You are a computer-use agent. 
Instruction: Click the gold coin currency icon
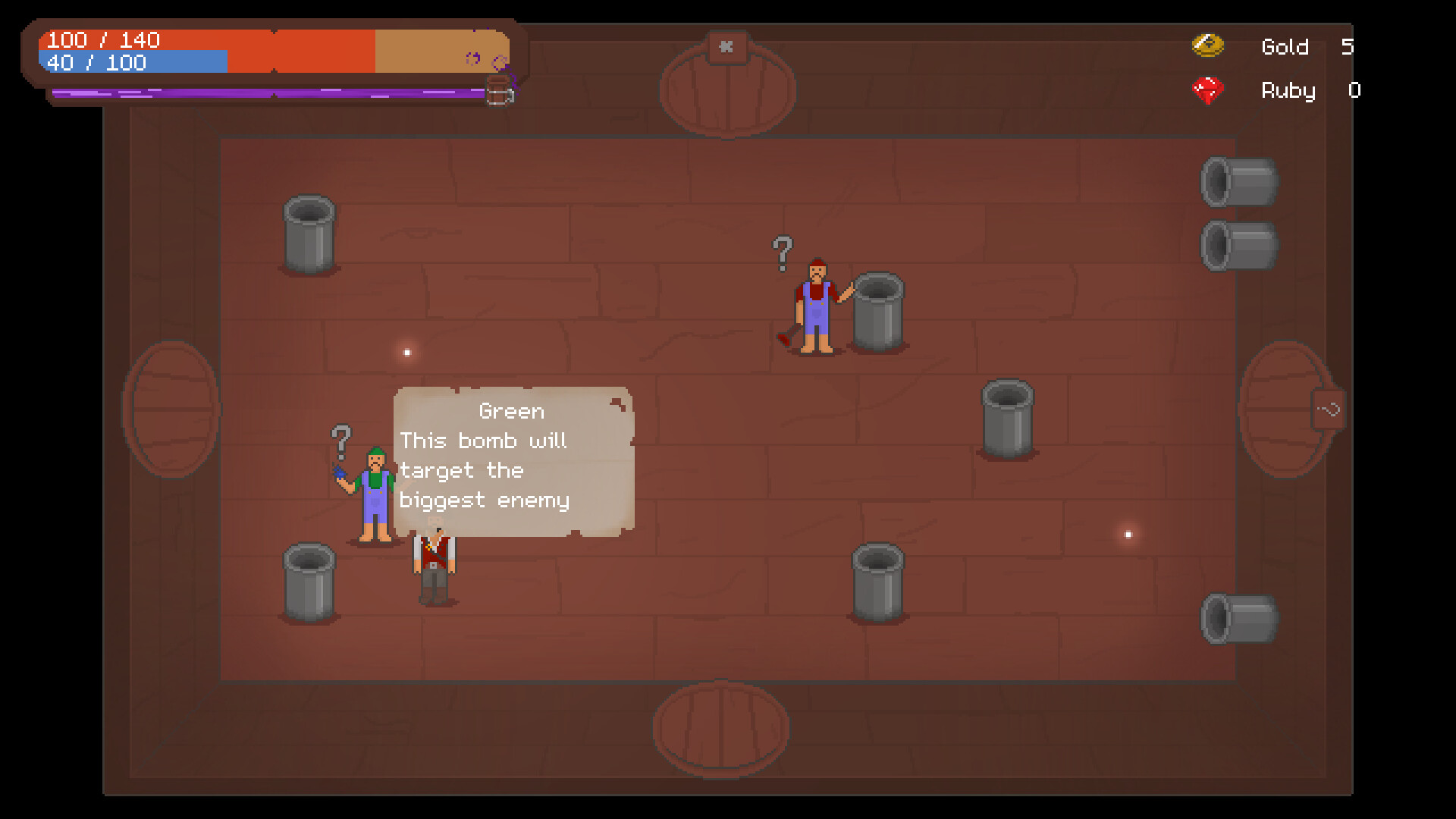click(x=1209, y=45)
